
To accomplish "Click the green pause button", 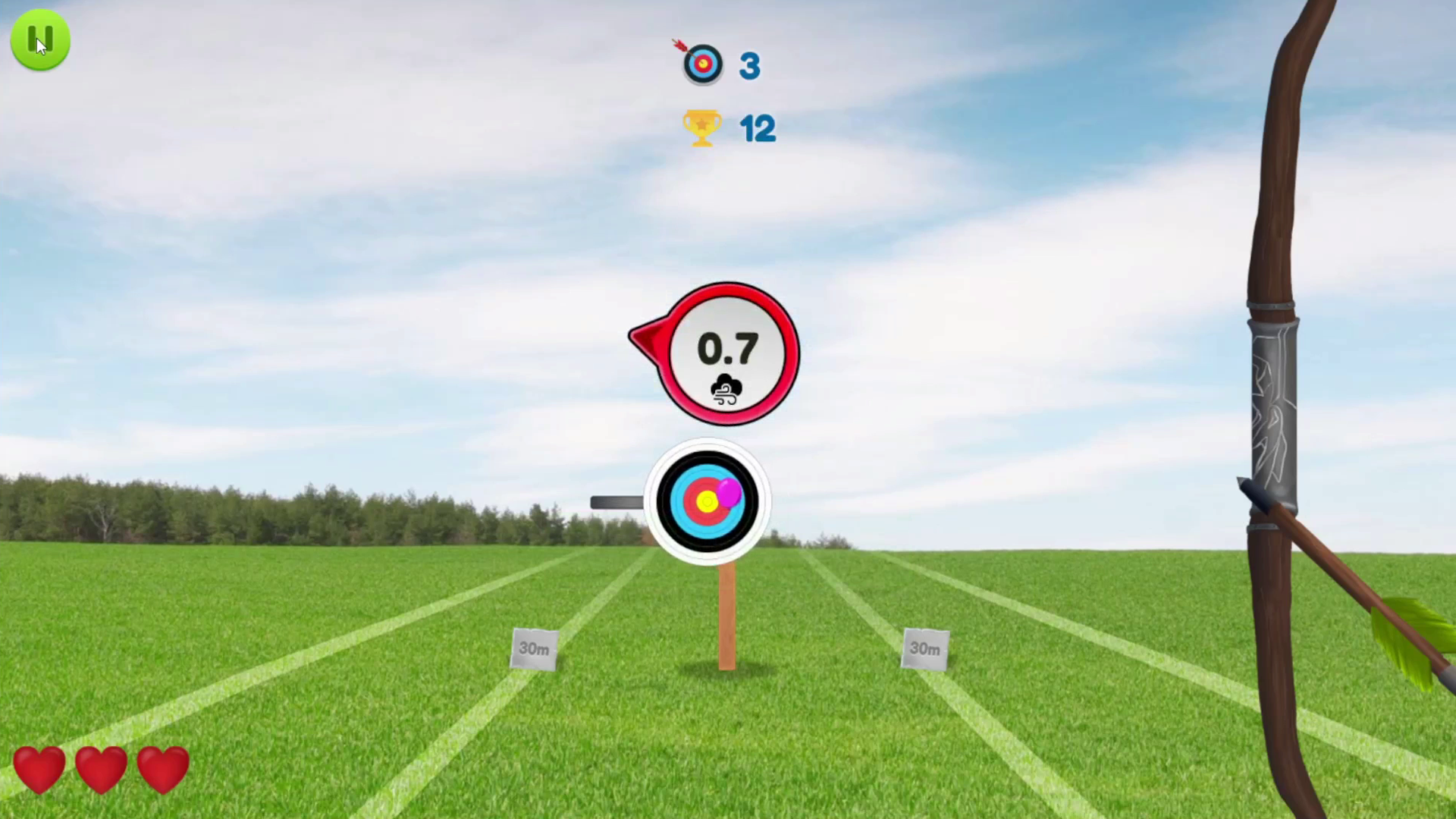I will [40, 39].
